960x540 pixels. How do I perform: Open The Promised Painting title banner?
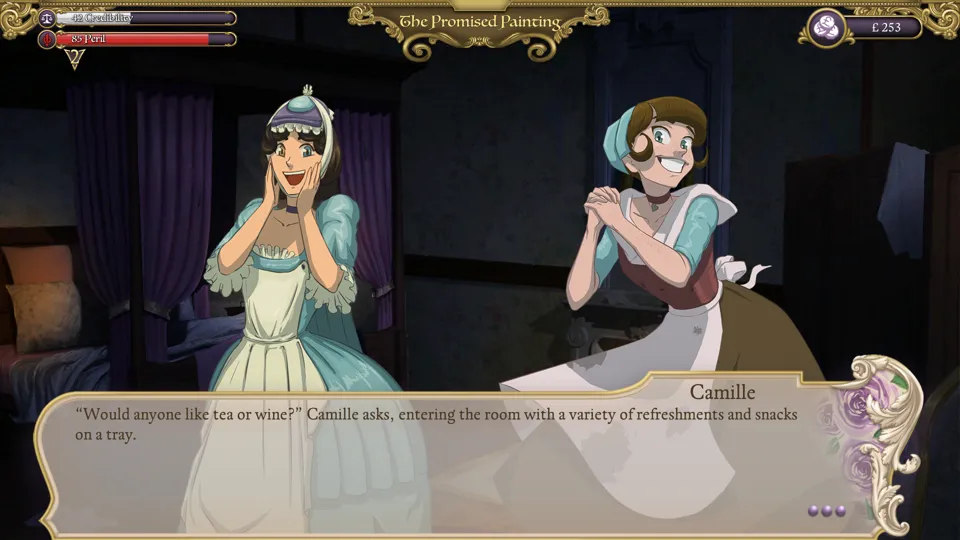[479, 22]
